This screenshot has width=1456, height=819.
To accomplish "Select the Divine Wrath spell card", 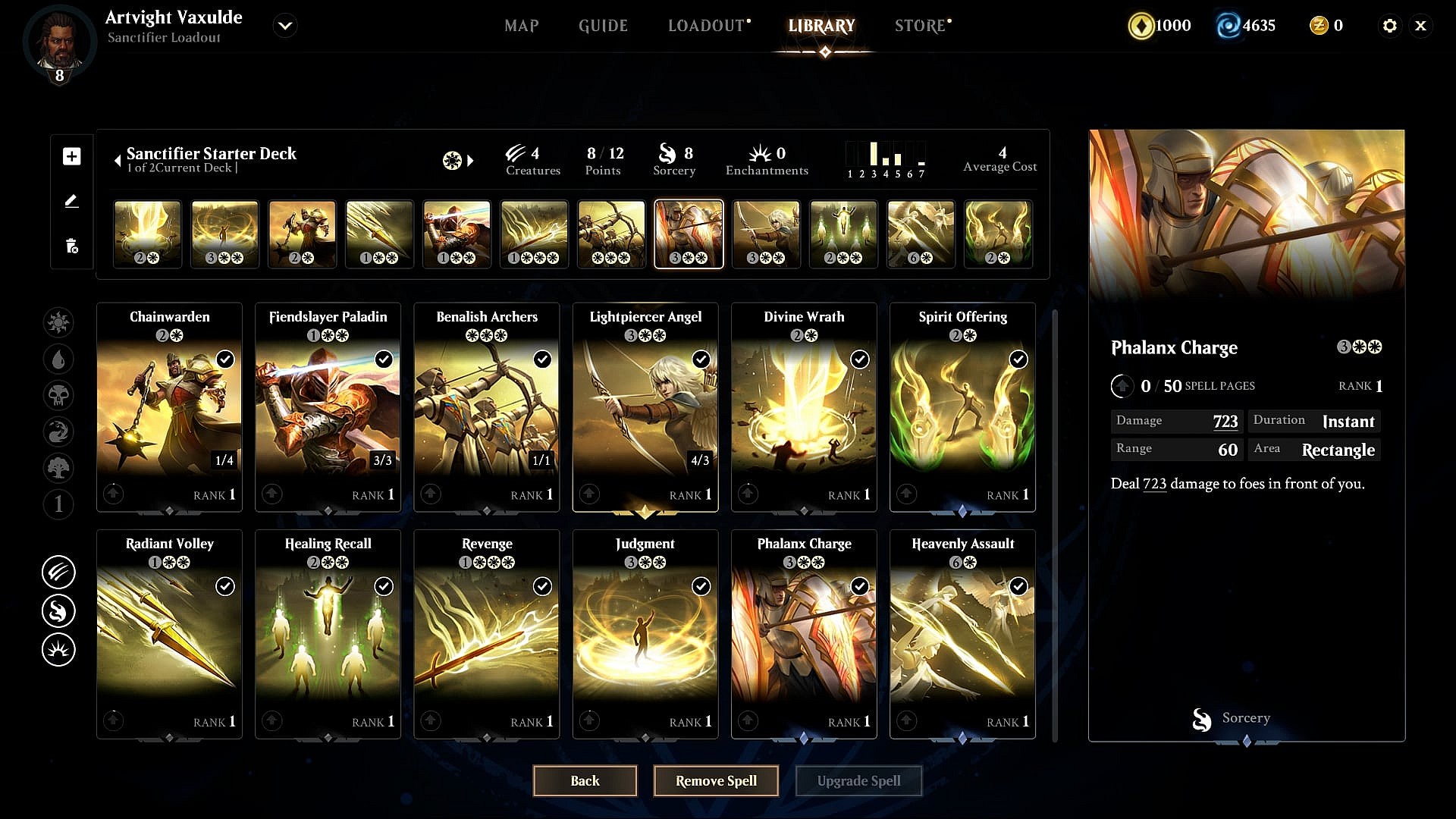I will [x=804, y=406].
